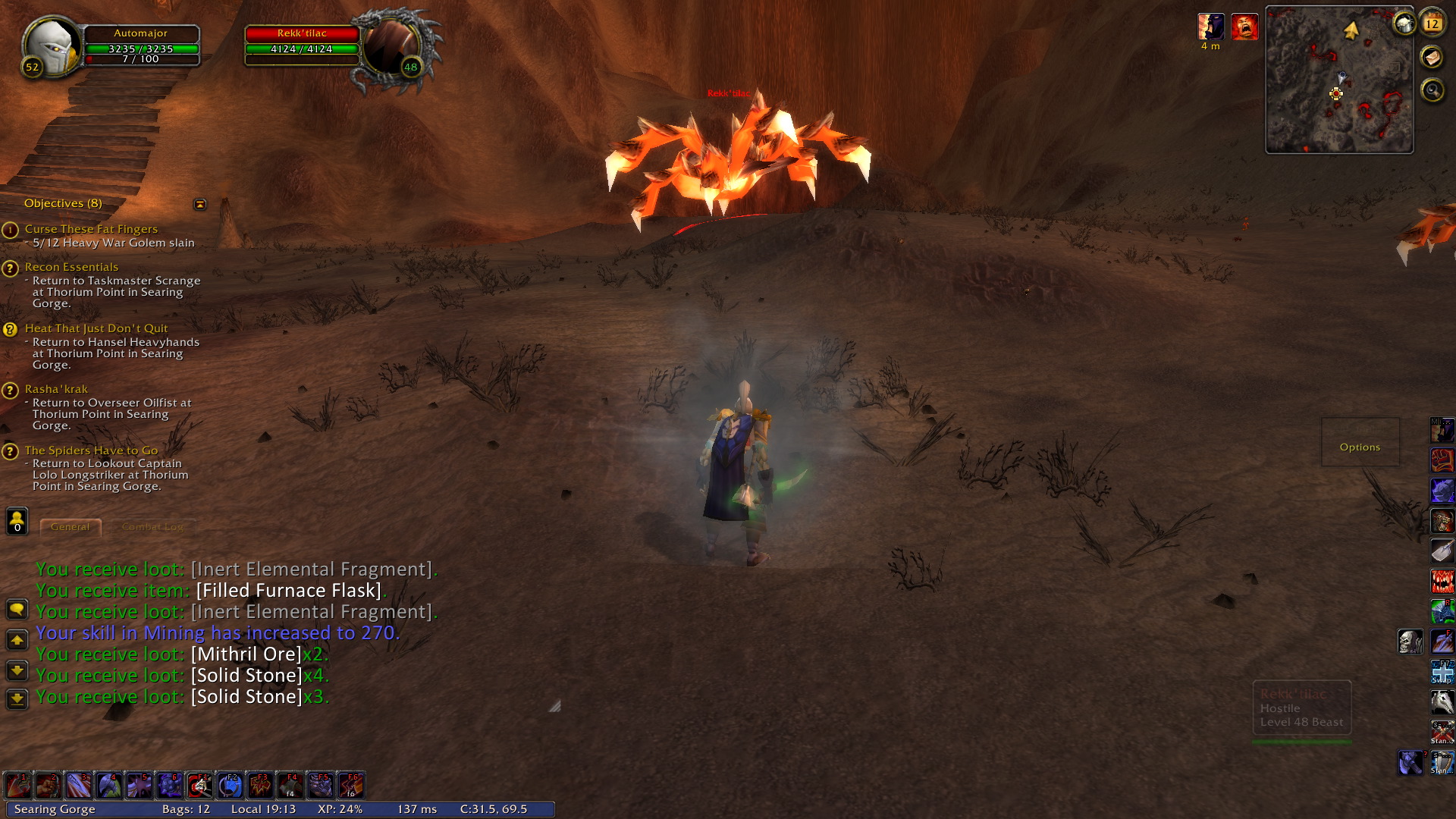This screenshot has height=819, width=1456.
Task: Collapse the Objectives tracker
Action: click(200, 204)
